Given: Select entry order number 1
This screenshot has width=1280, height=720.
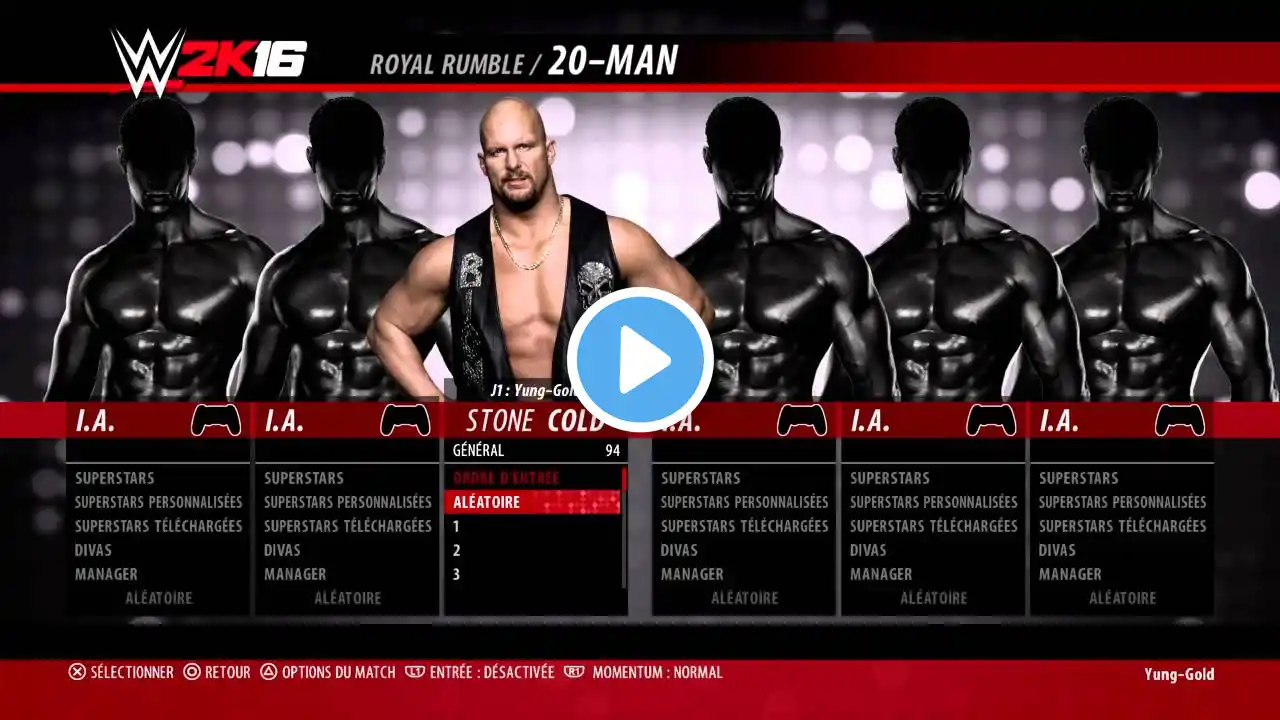Looking at the screenshot, I should click(x=532, y=526).
